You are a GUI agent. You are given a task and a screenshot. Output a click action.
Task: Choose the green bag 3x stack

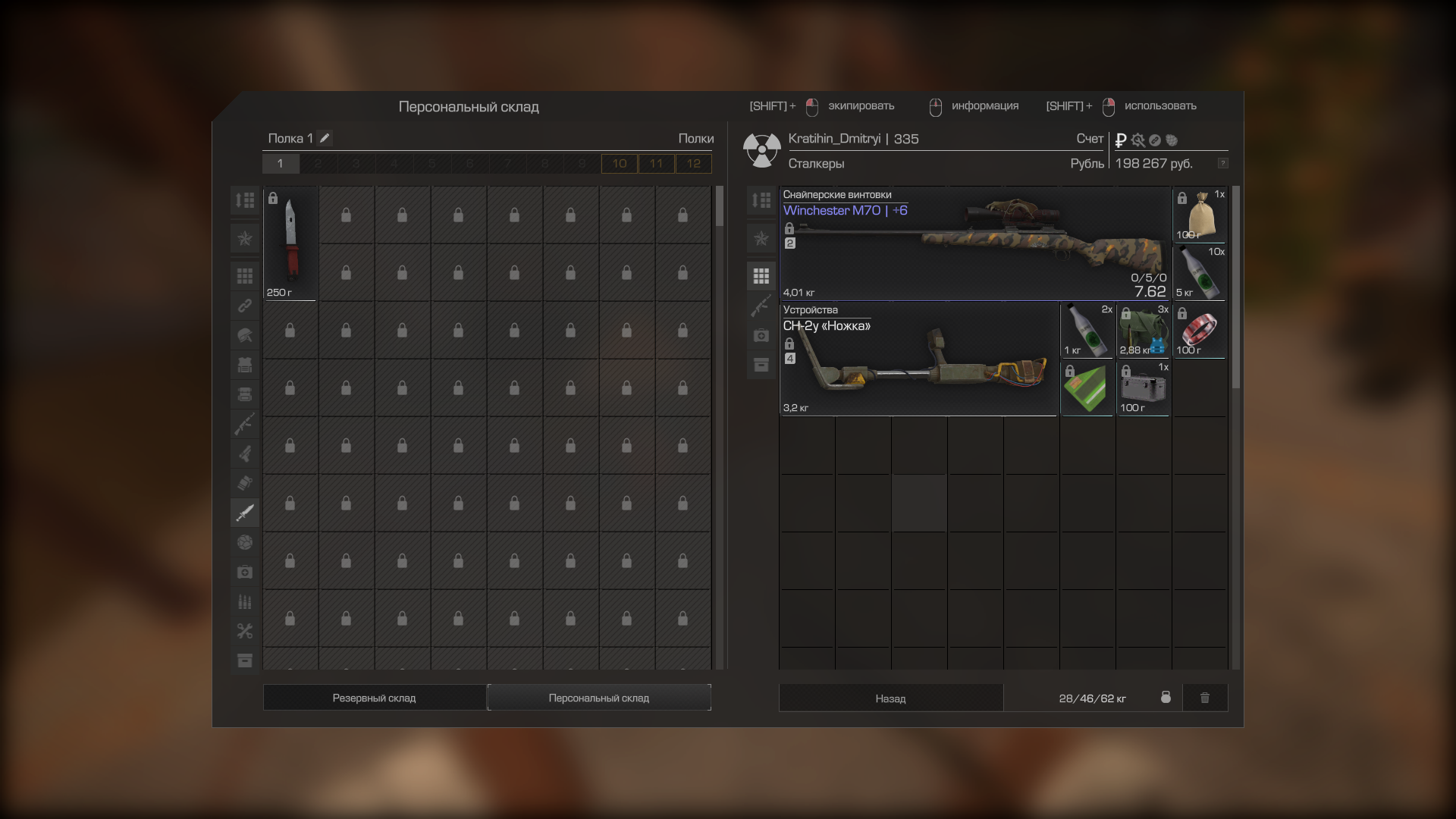point(1144,331)
